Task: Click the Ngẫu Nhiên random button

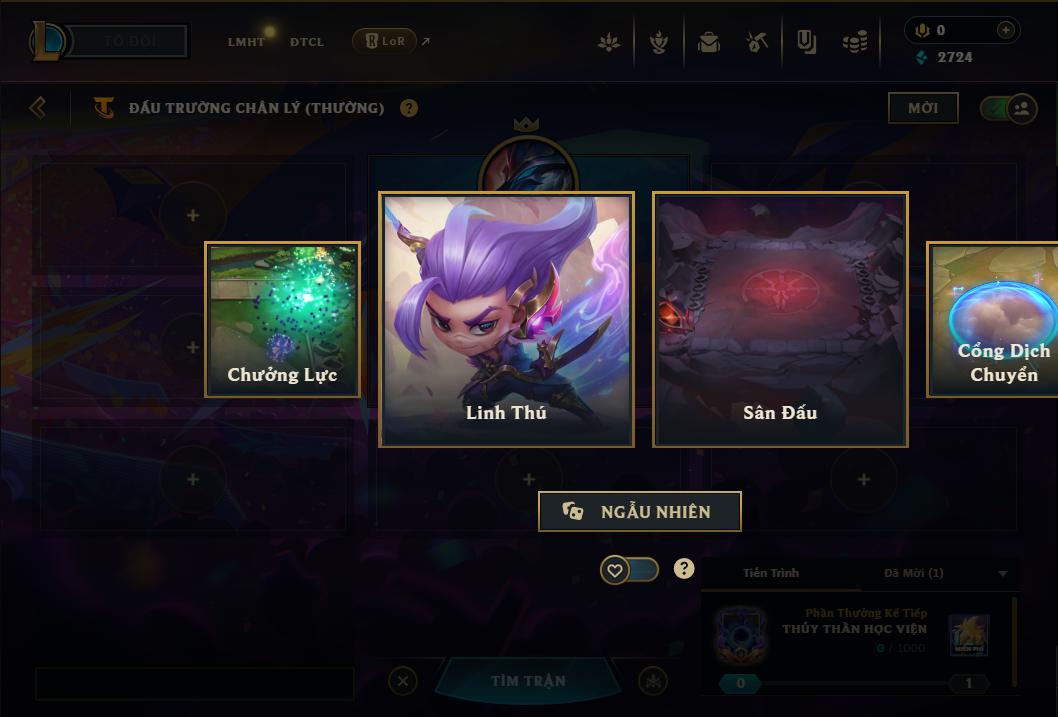Action: coord(639,511)
